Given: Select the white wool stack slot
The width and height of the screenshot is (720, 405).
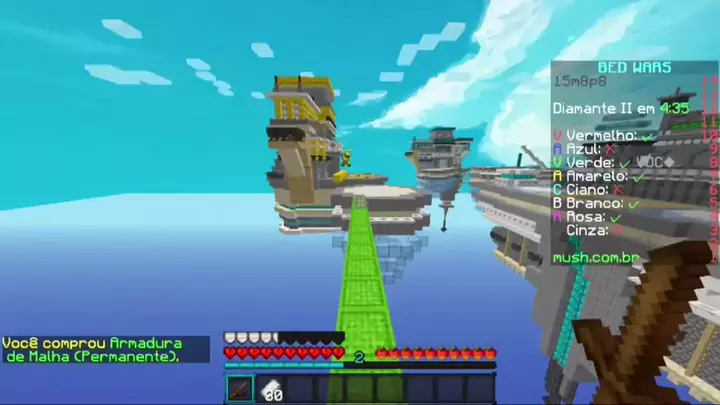Looking at the screenshot, I should point(271,390).
